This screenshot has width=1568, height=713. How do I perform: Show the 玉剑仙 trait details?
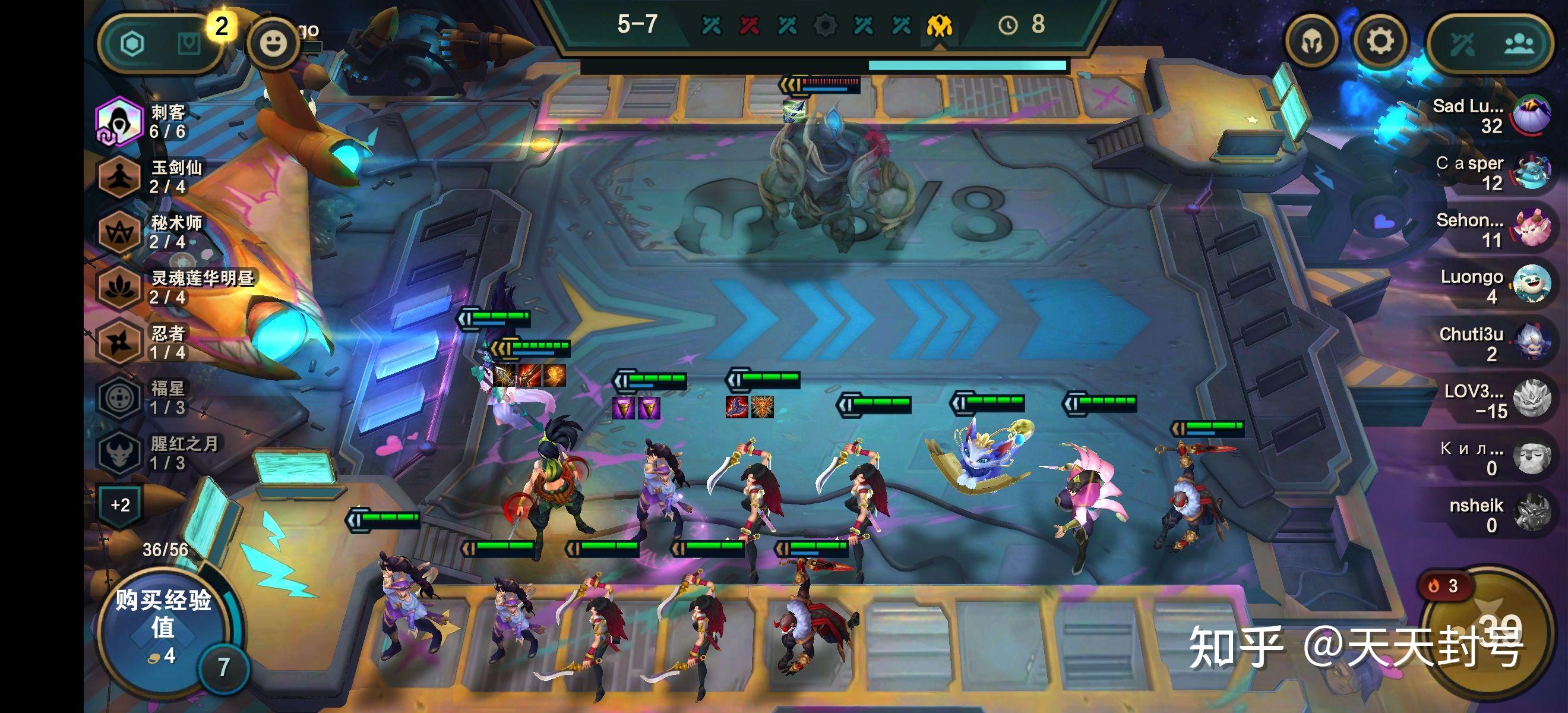pos(119,176)
